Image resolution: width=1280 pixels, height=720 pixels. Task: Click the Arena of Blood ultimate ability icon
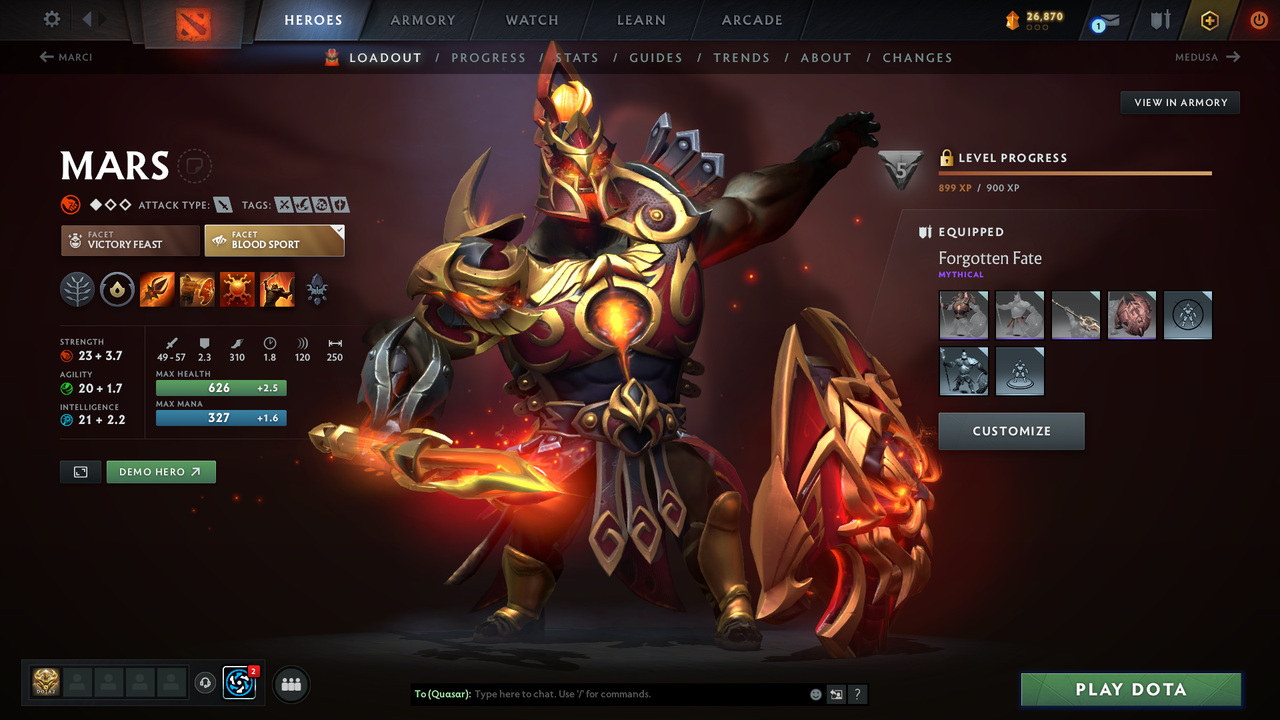(x=277, y=290)
